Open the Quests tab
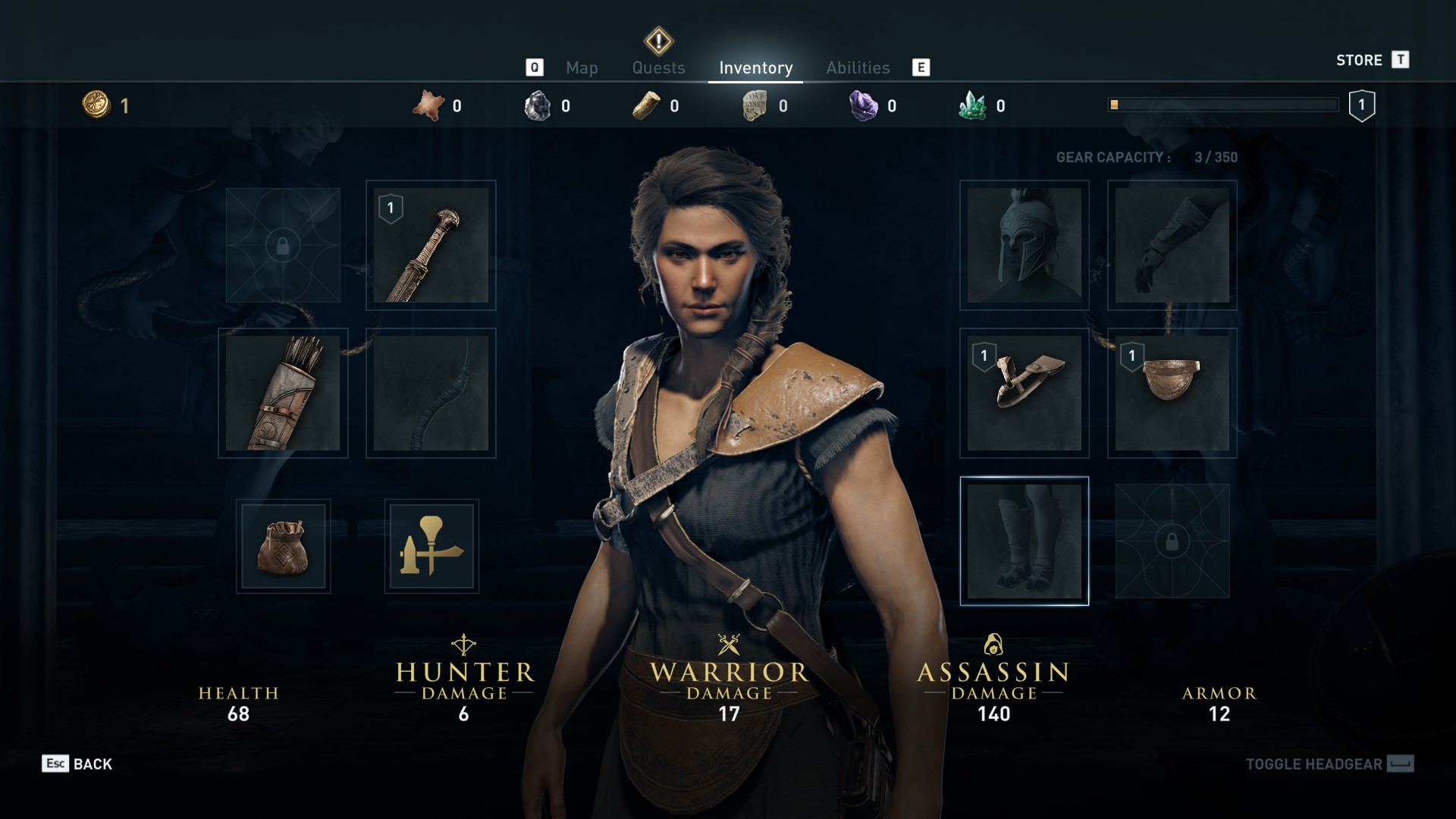This screenshot has height=819, width=1456. 658,68
